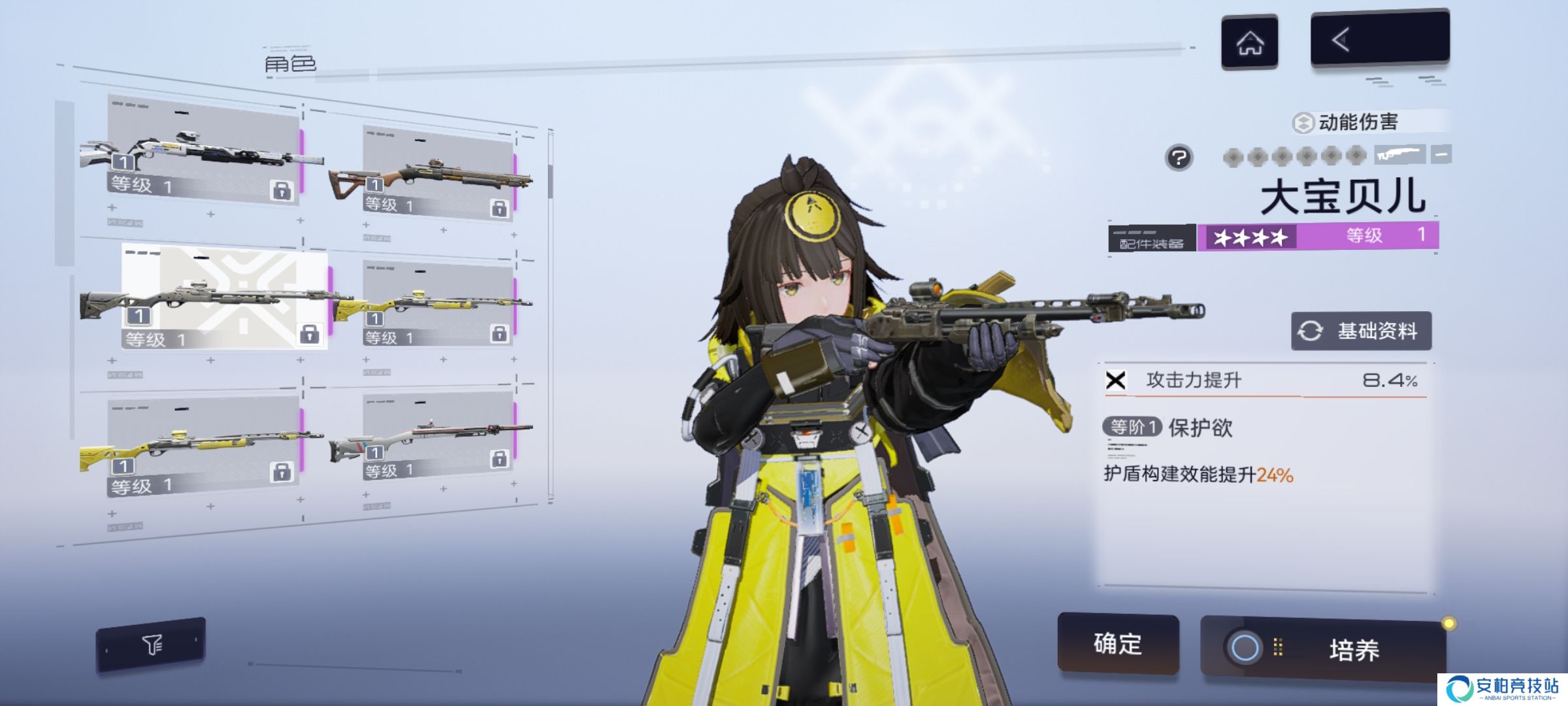
Task: Open the question mark help icon
Action: [1179, 158]
